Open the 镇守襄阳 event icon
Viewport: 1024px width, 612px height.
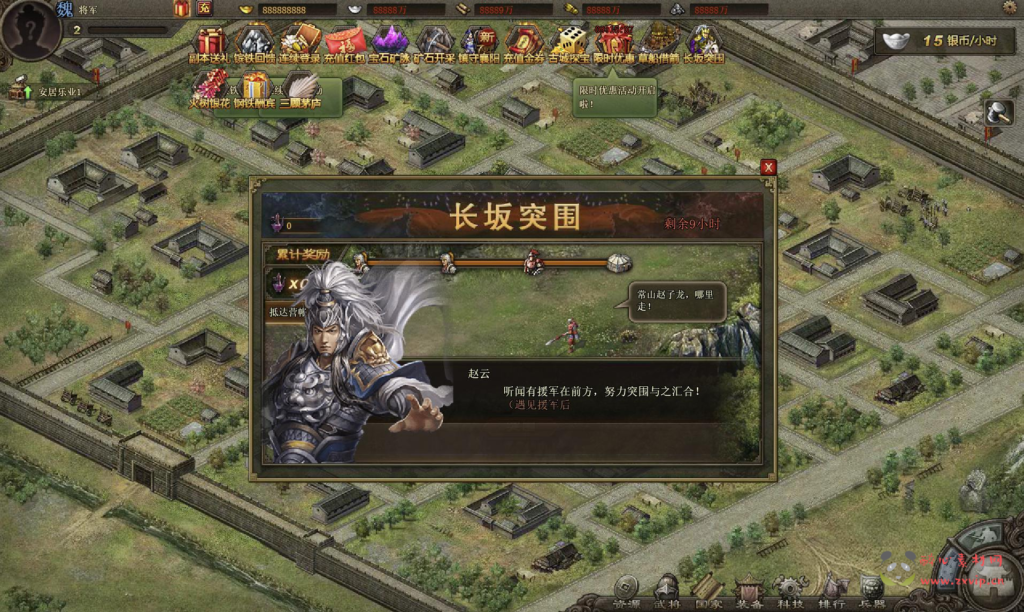pos(480,42)
